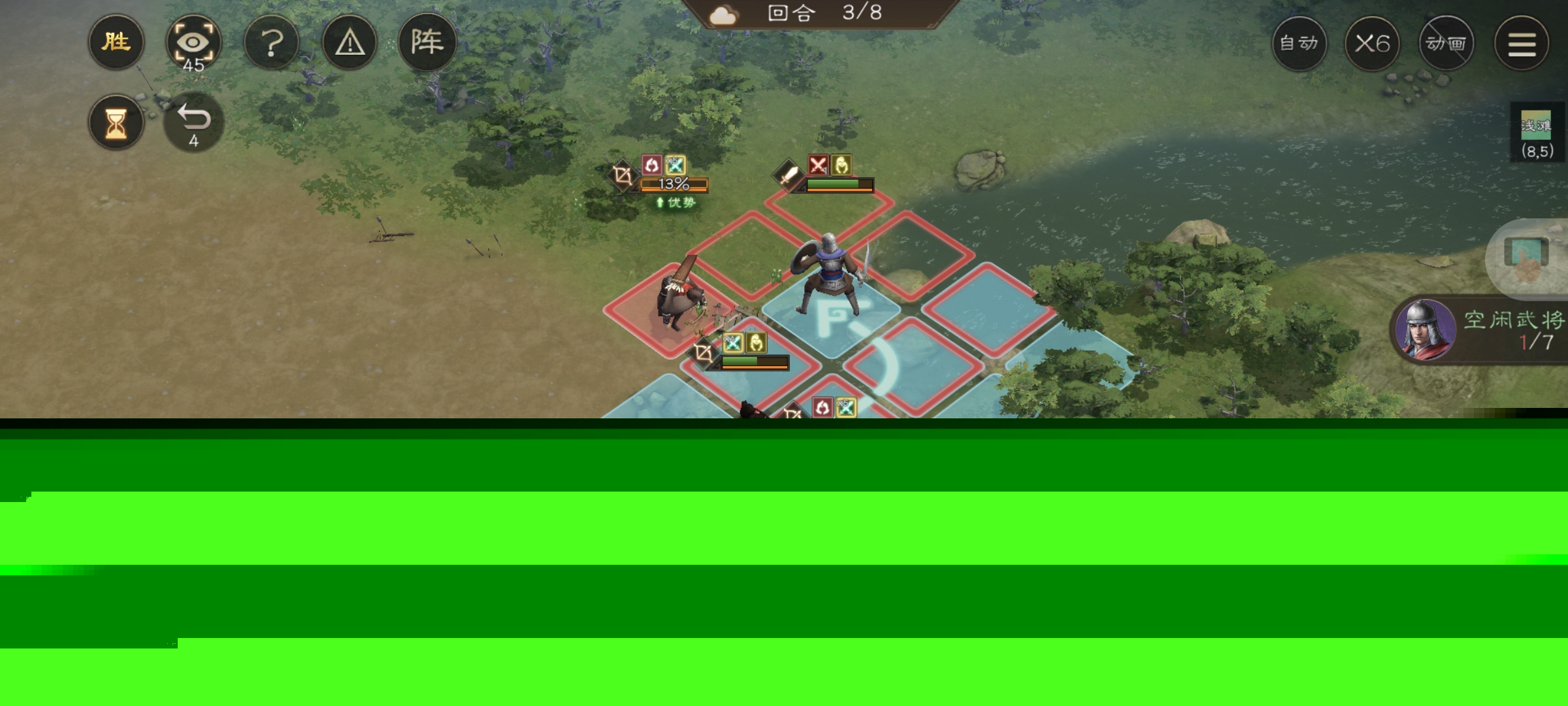
Task: Click the warning triangle icon
Action: click(349, 42)
